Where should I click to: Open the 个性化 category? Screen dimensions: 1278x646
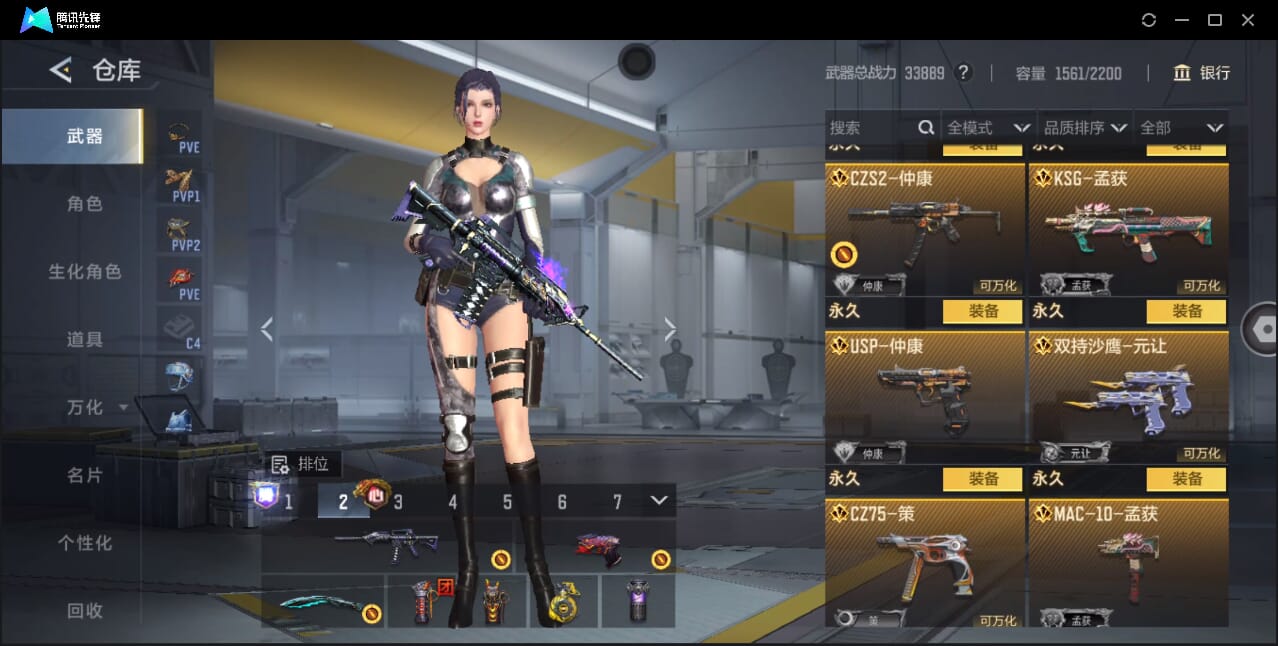tap(84, 544)
